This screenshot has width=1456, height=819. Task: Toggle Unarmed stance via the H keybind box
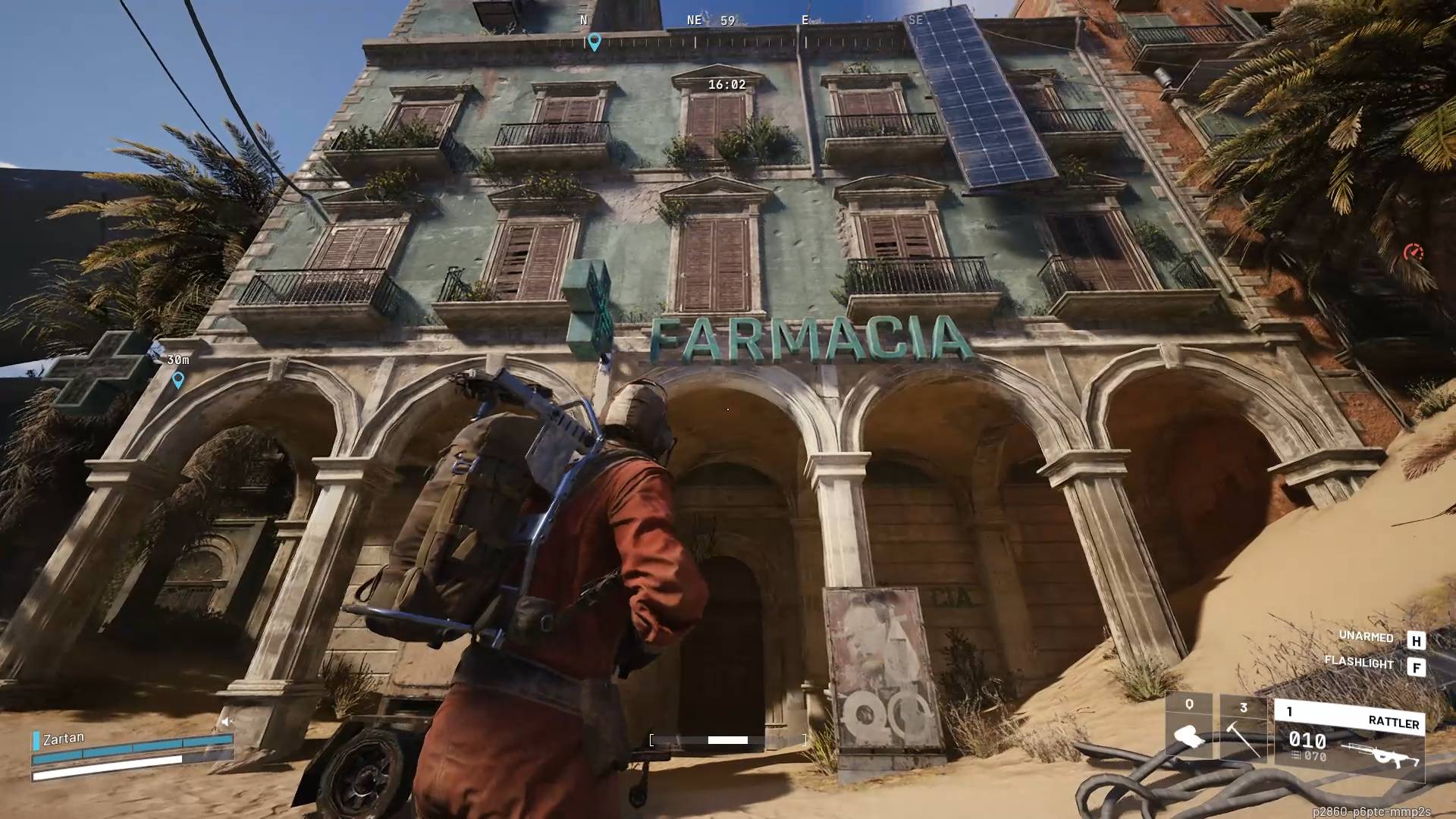coord(1417,639)
